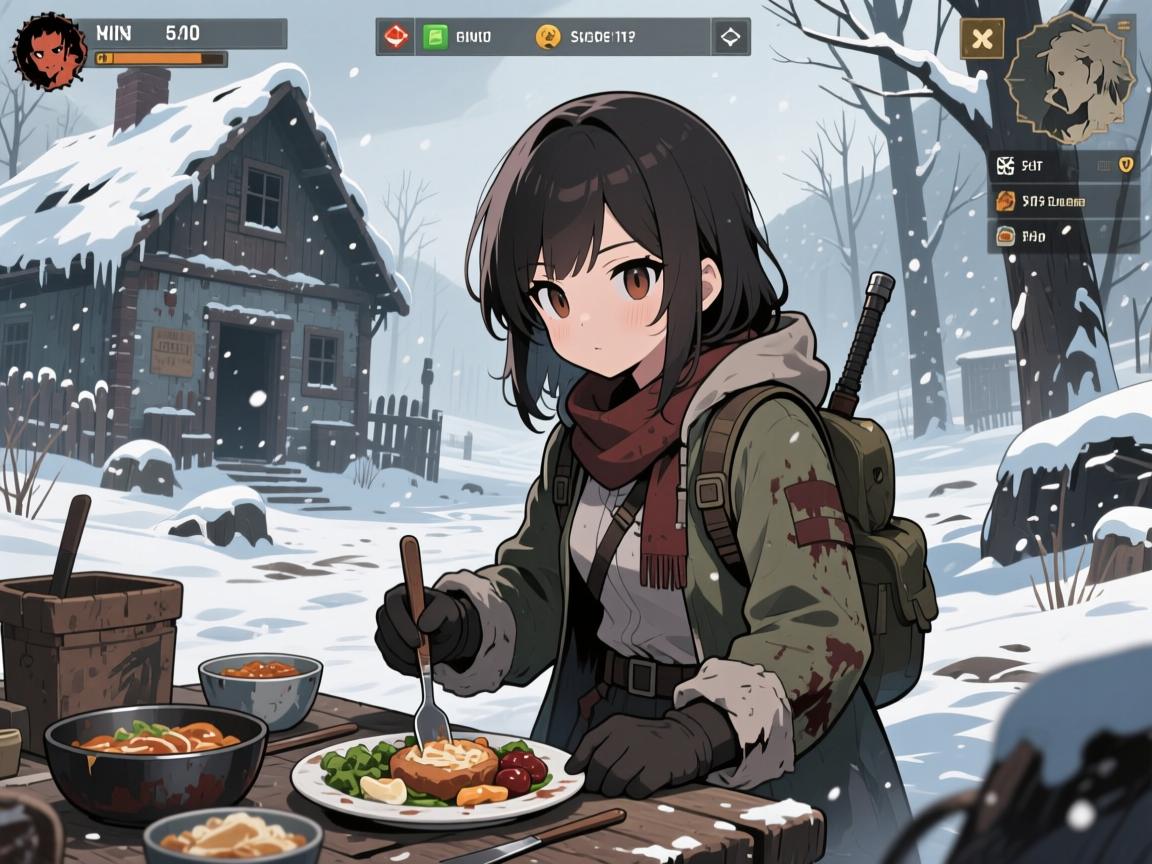Click the green square resource icon
The height and width of the screenshot is (864, 1152).
[435, 38]
